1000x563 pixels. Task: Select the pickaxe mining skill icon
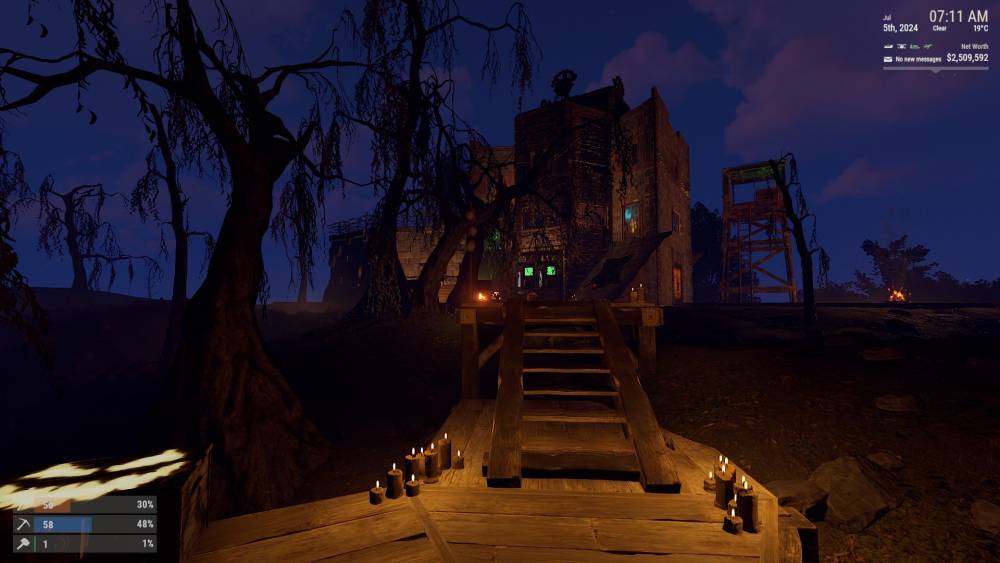point(22,524)
